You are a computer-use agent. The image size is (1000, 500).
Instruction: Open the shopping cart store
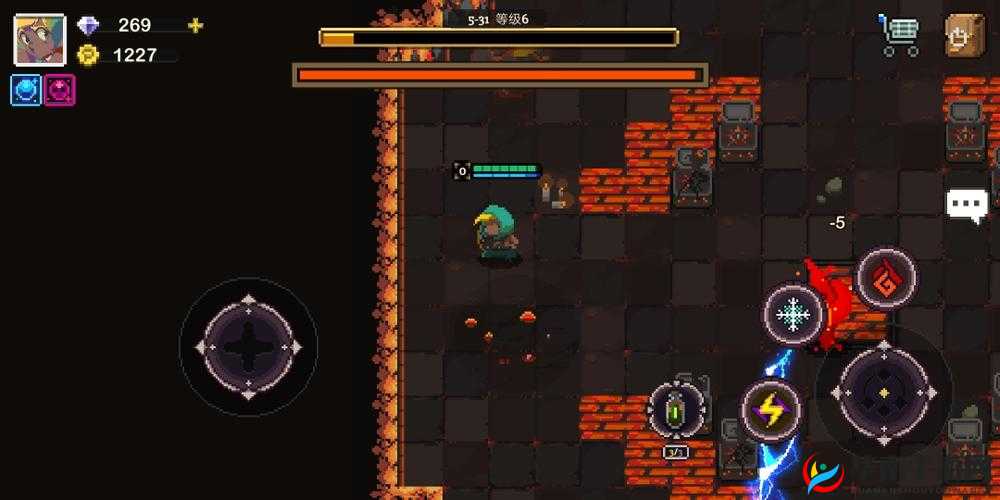click(898, 35)
